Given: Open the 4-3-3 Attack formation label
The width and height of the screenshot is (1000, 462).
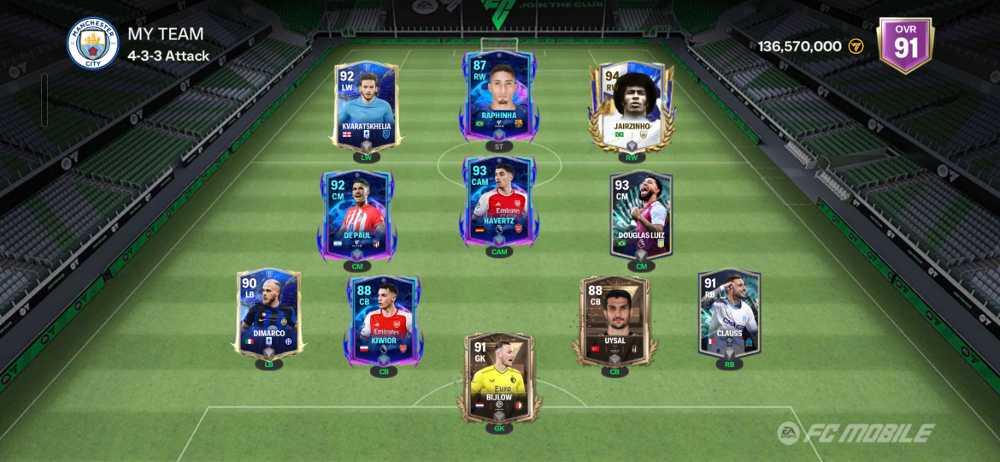Looking at the screenshot, I should (168, 56).
